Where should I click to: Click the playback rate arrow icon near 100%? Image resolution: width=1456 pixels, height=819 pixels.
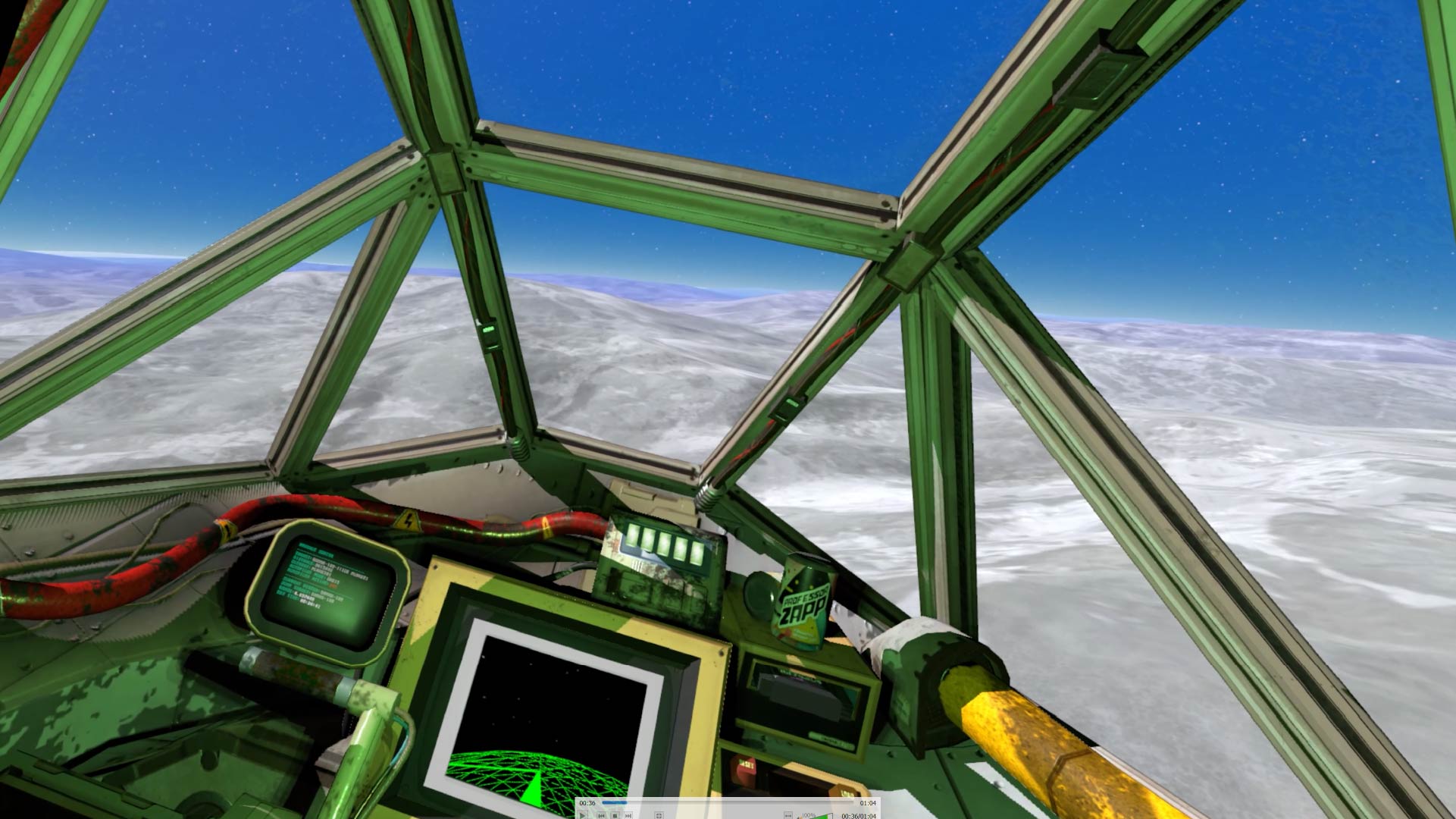pyautogui.click(x=788, y=816)
